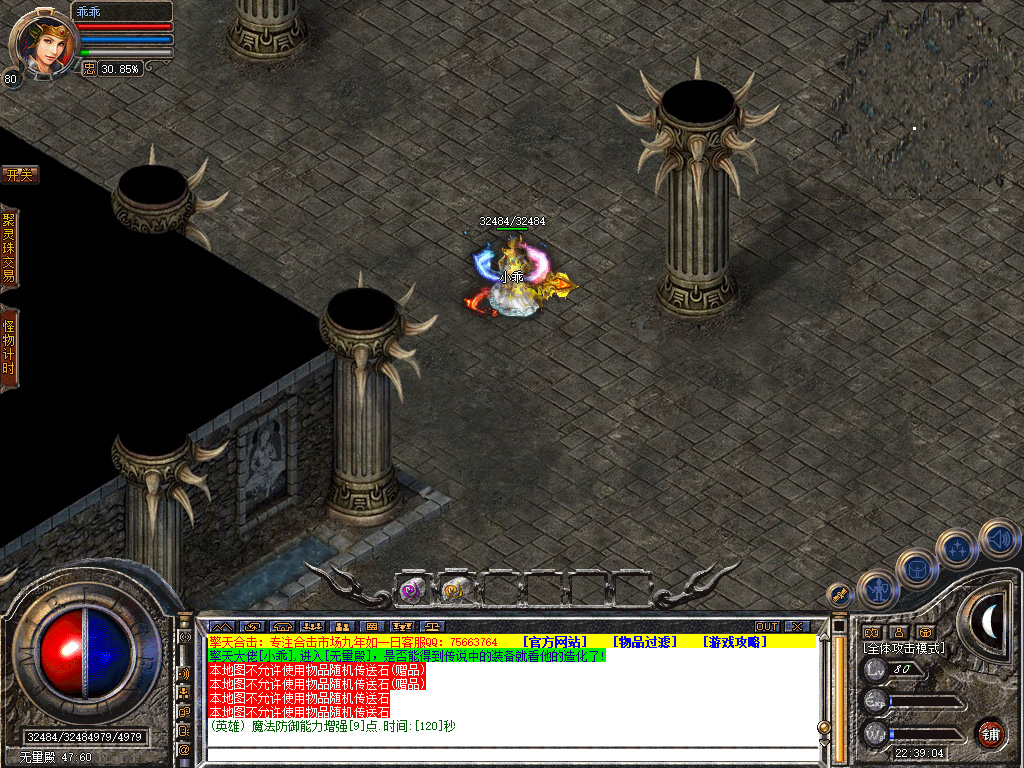Screen dimensions: 1024x768
Task: Open the bag round button
Action: pos(916,569)
